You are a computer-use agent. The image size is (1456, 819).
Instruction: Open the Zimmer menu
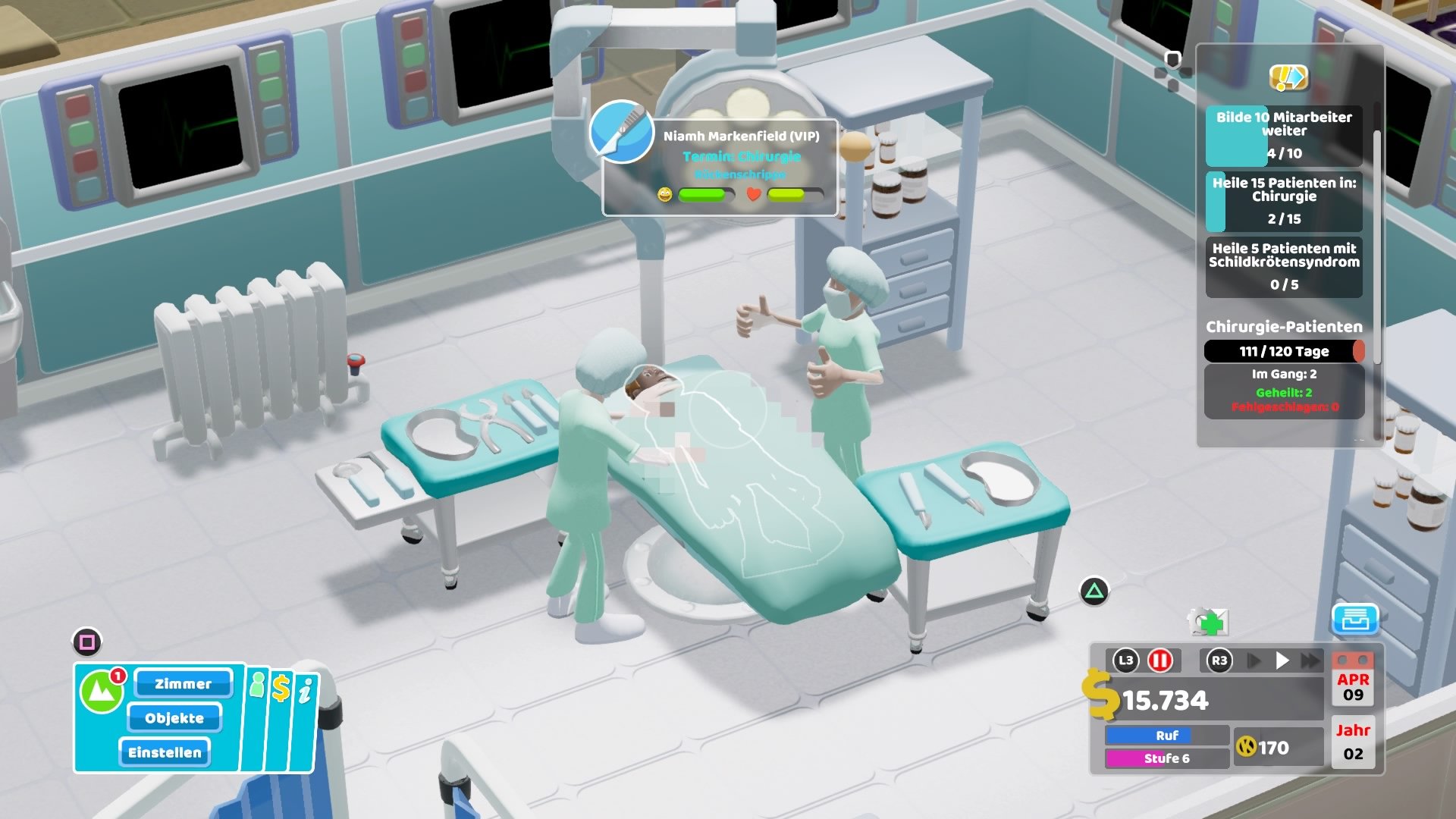[x=182, y=684]
